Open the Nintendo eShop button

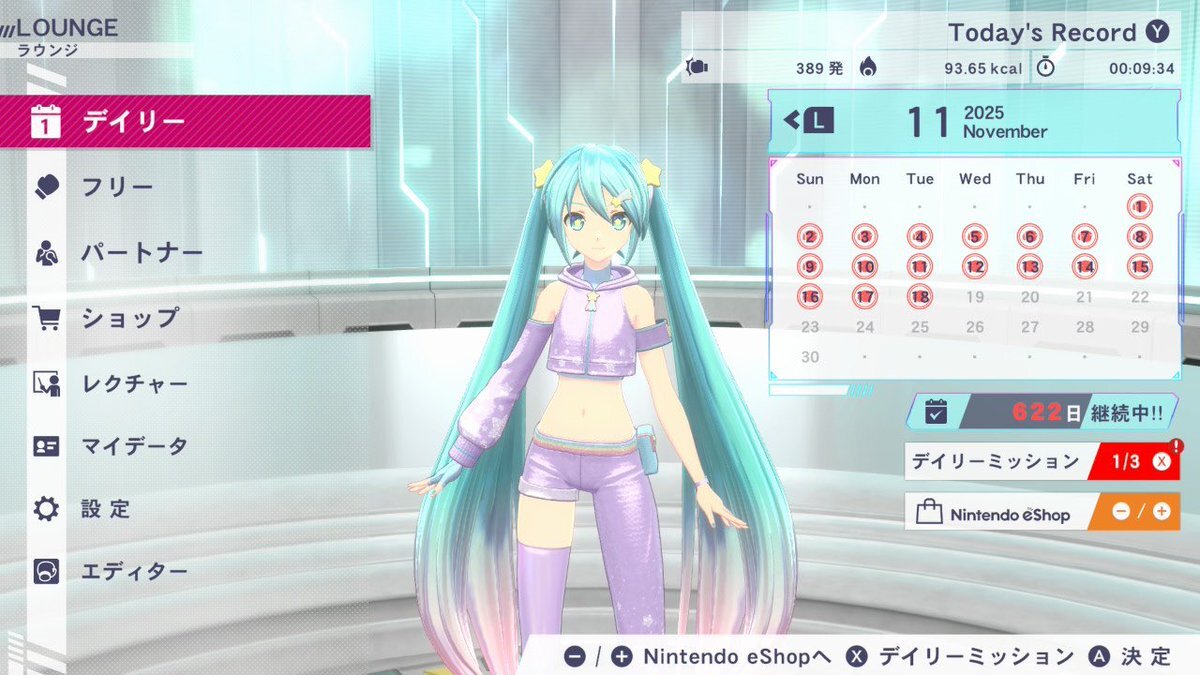[x=1041, y=512]
